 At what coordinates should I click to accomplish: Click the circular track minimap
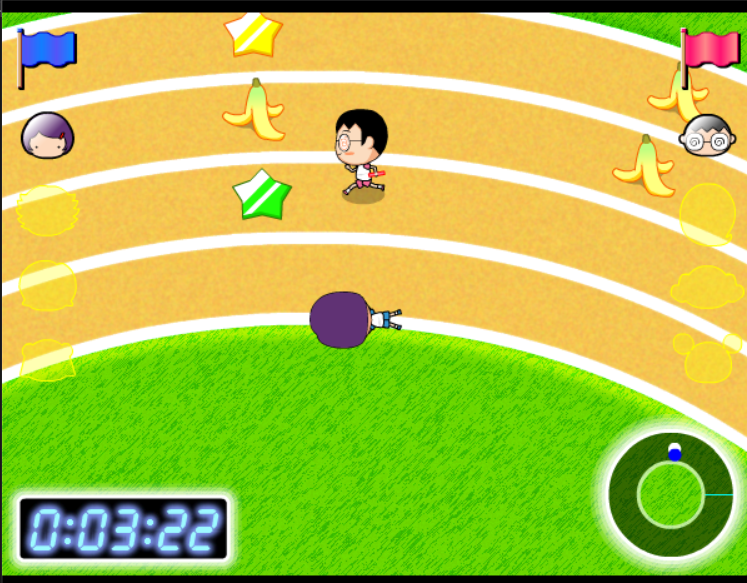[671, 493]
